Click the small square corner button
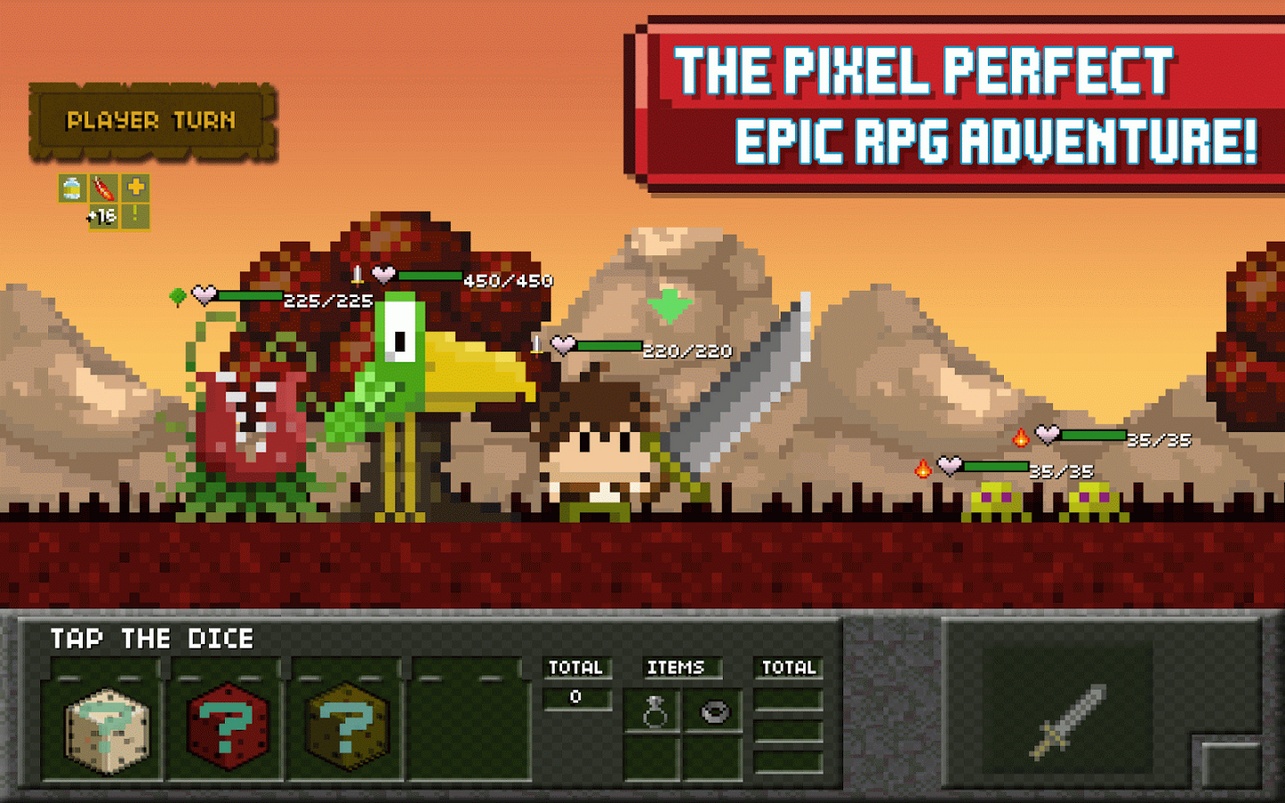This screenshot has width=1285, height=803. click(x=1228, y=764)
